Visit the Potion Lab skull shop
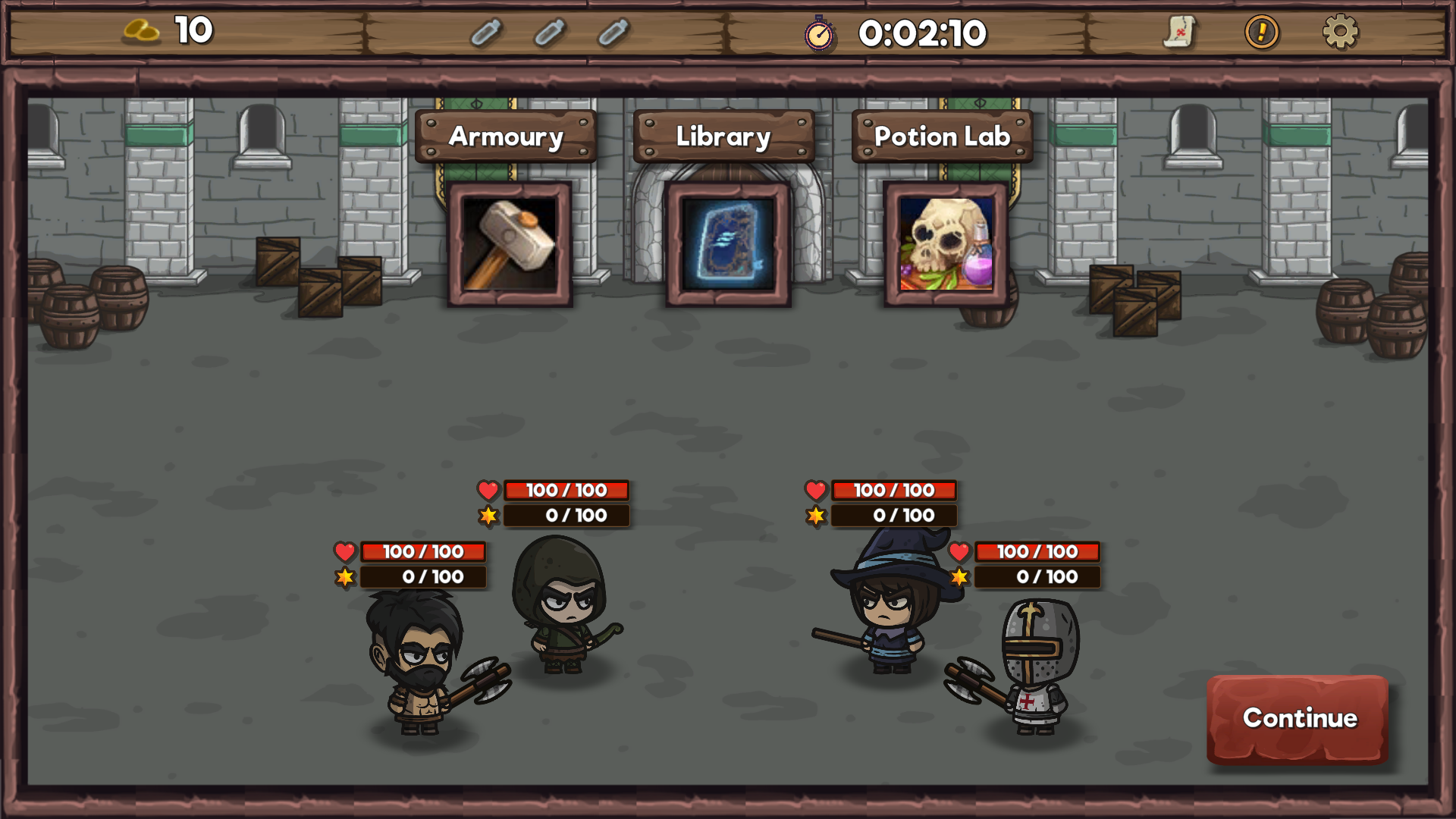 pyautogui.click(x=946, y=244)
